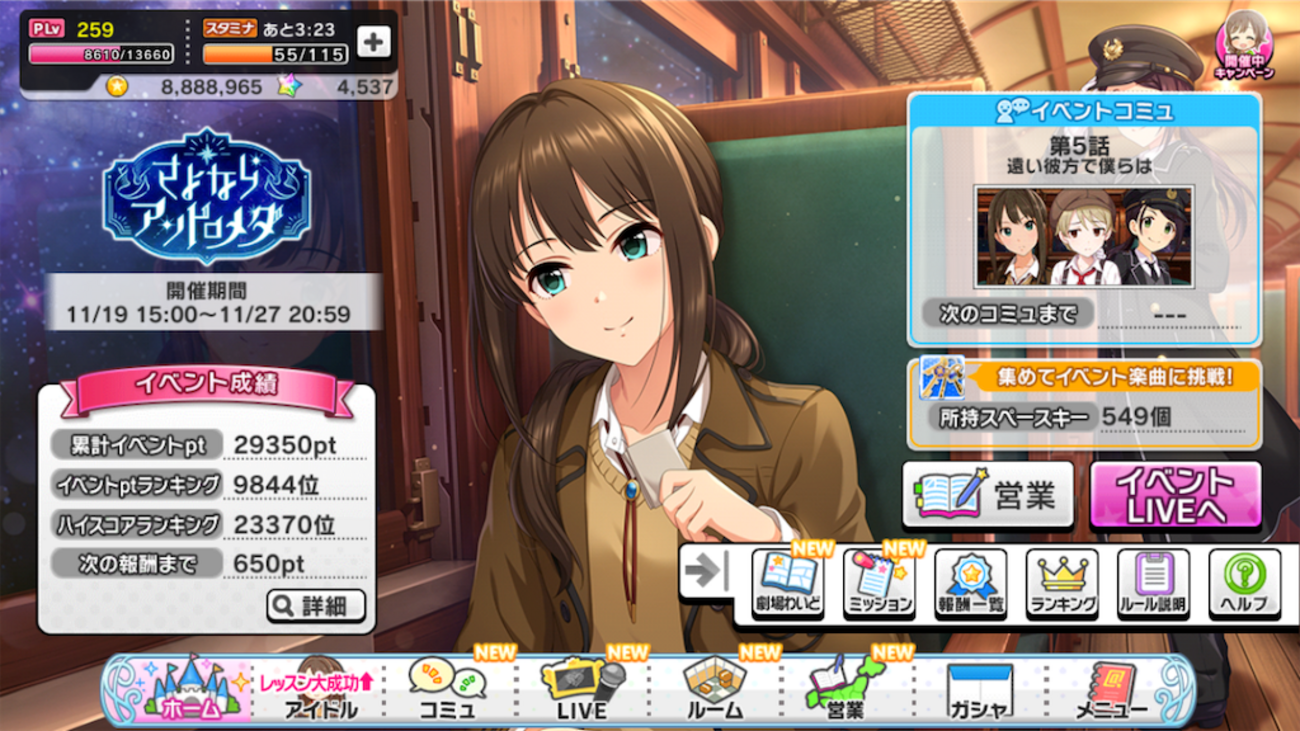Screen dimensions: 1300x731
Task: Open the ヘルプ help icon
Action: click(x=1244, y=583)
